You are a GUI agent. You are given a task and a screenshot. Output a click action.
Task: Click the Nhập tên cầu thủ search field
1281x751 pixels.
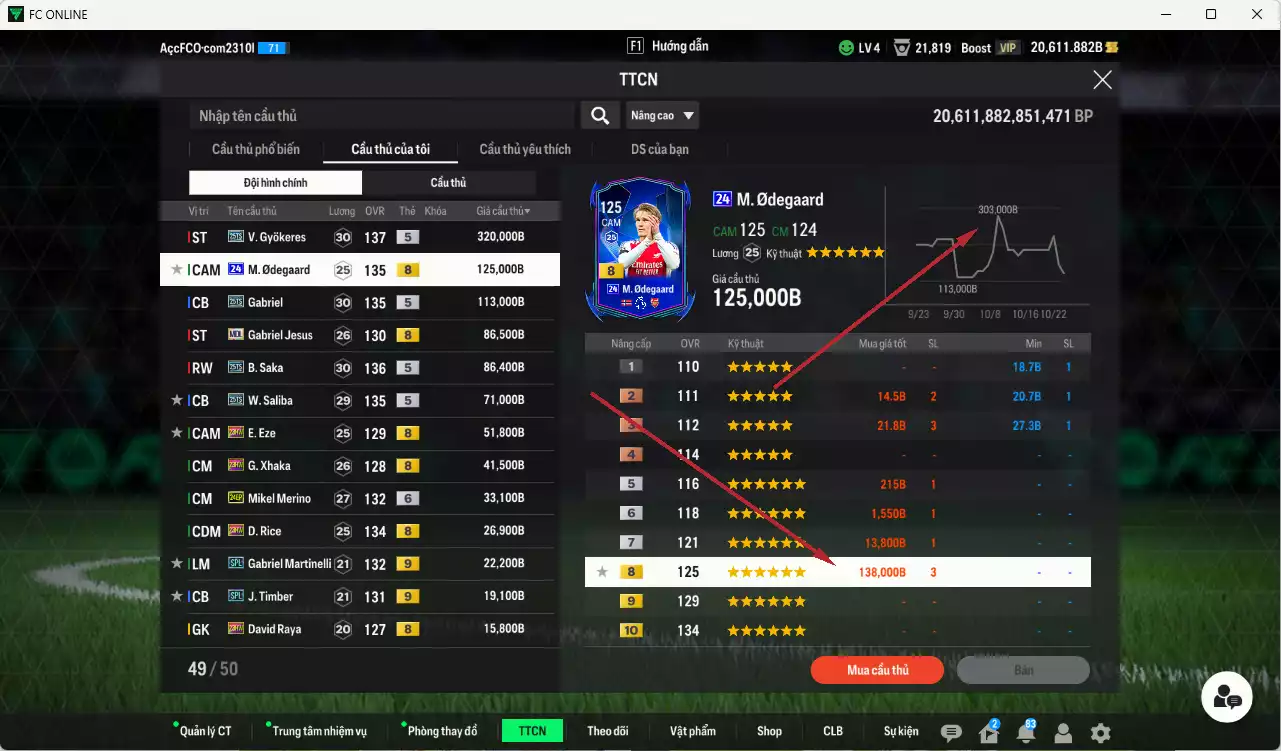click(380, 115)
